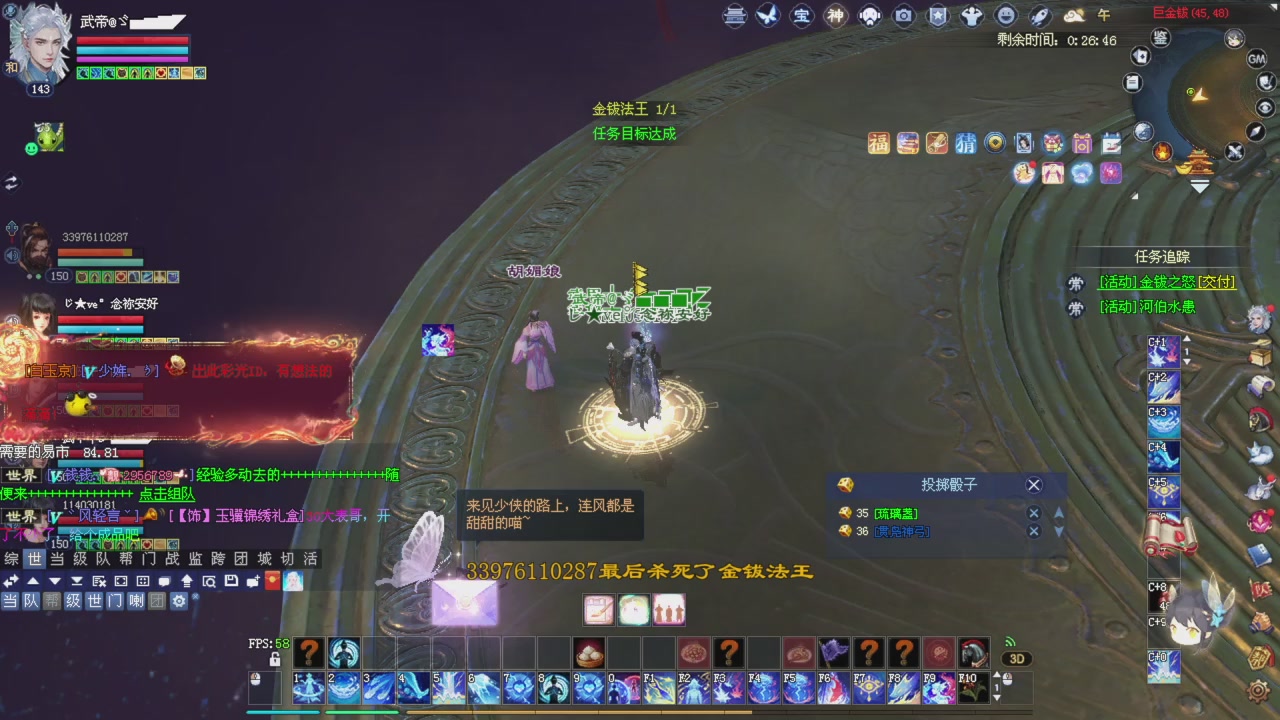Image resolution: width=1280 pixels, height=720 pixels.
Task: Open the 福 welfare event icon
Action: click(x=878, y=143)
